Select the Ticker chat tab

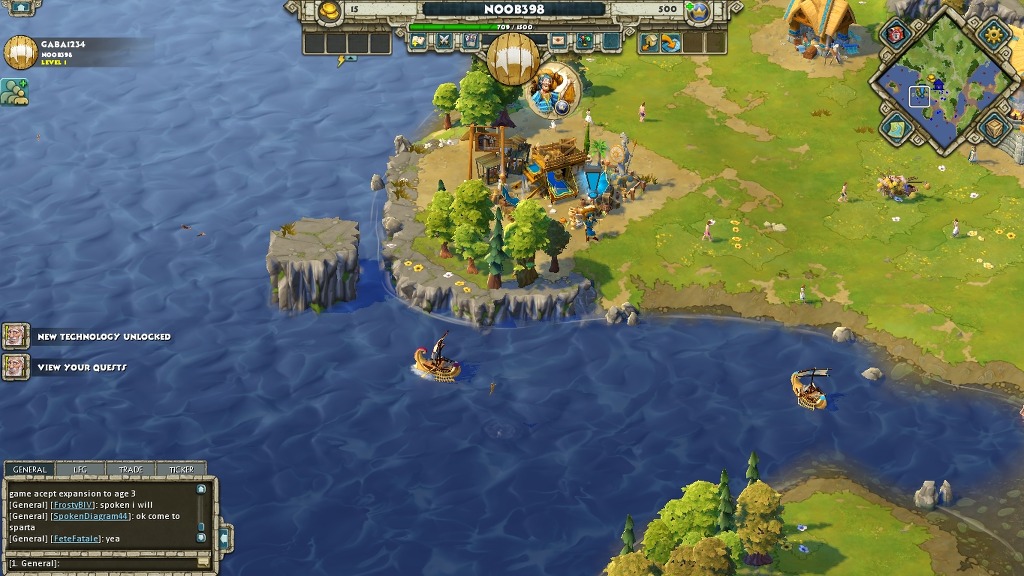click(x=181, y=469)
